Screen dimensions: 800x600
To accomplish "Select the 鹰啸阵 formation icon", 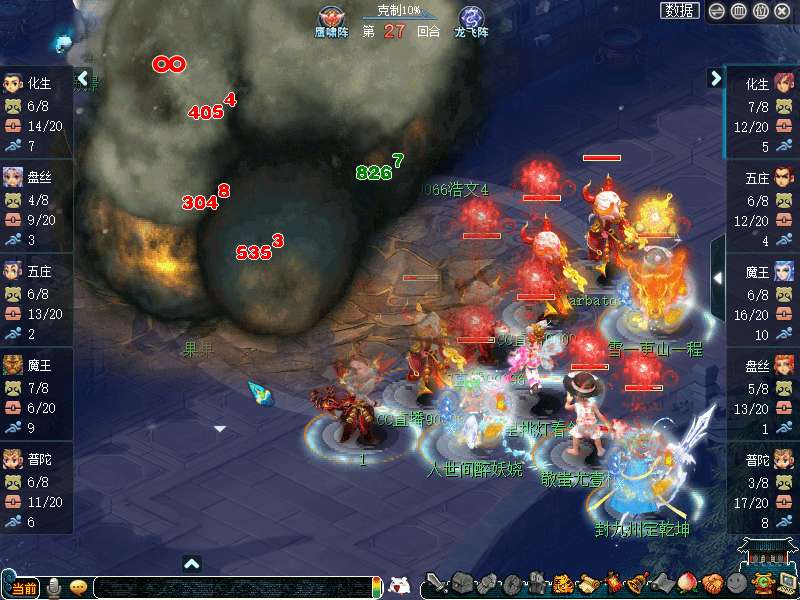I will [329, 20].
